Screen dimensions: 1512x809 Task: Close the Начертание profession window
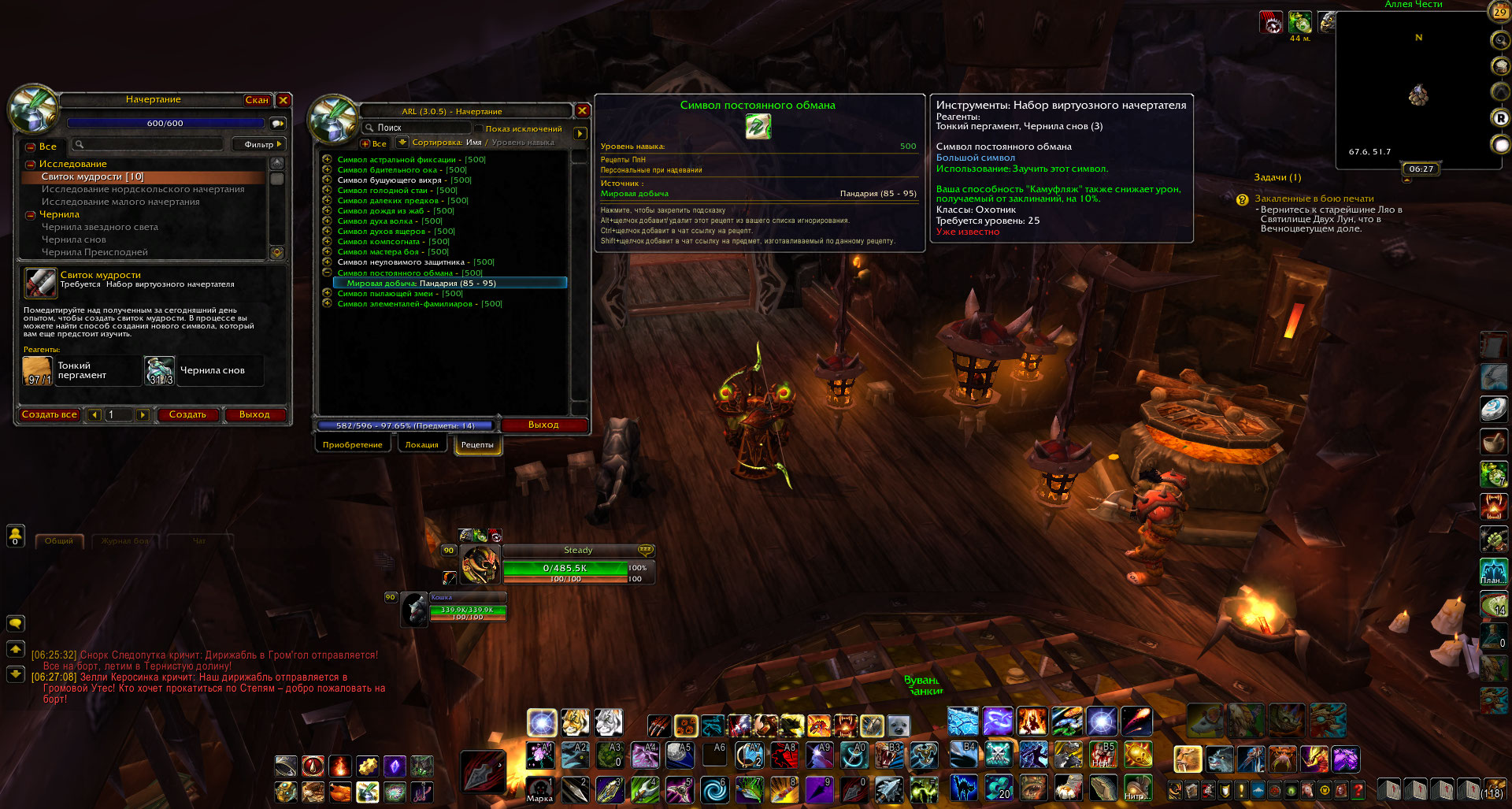pyautogui.click(x=283, y=100)
